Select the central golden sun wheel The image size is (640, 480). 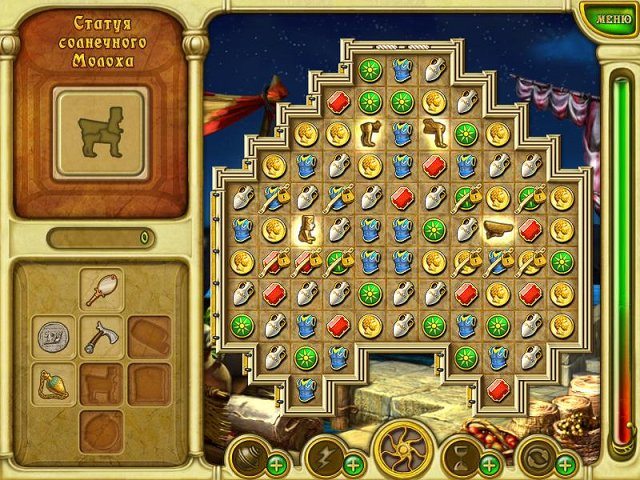pyautogui.click(x=404, y=450)
